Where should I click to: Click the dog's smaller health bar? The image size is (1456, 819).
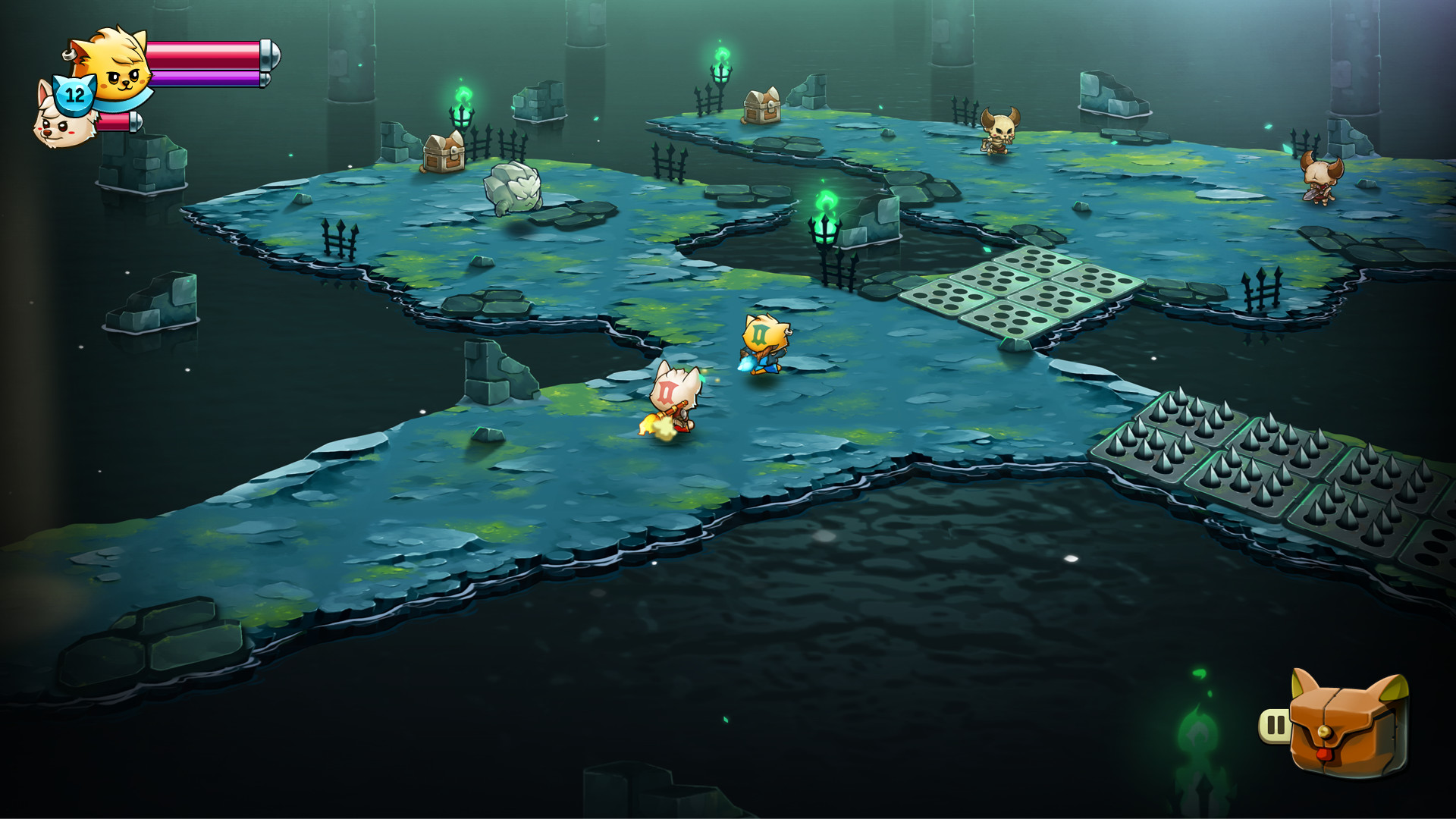tap(114, 121)
